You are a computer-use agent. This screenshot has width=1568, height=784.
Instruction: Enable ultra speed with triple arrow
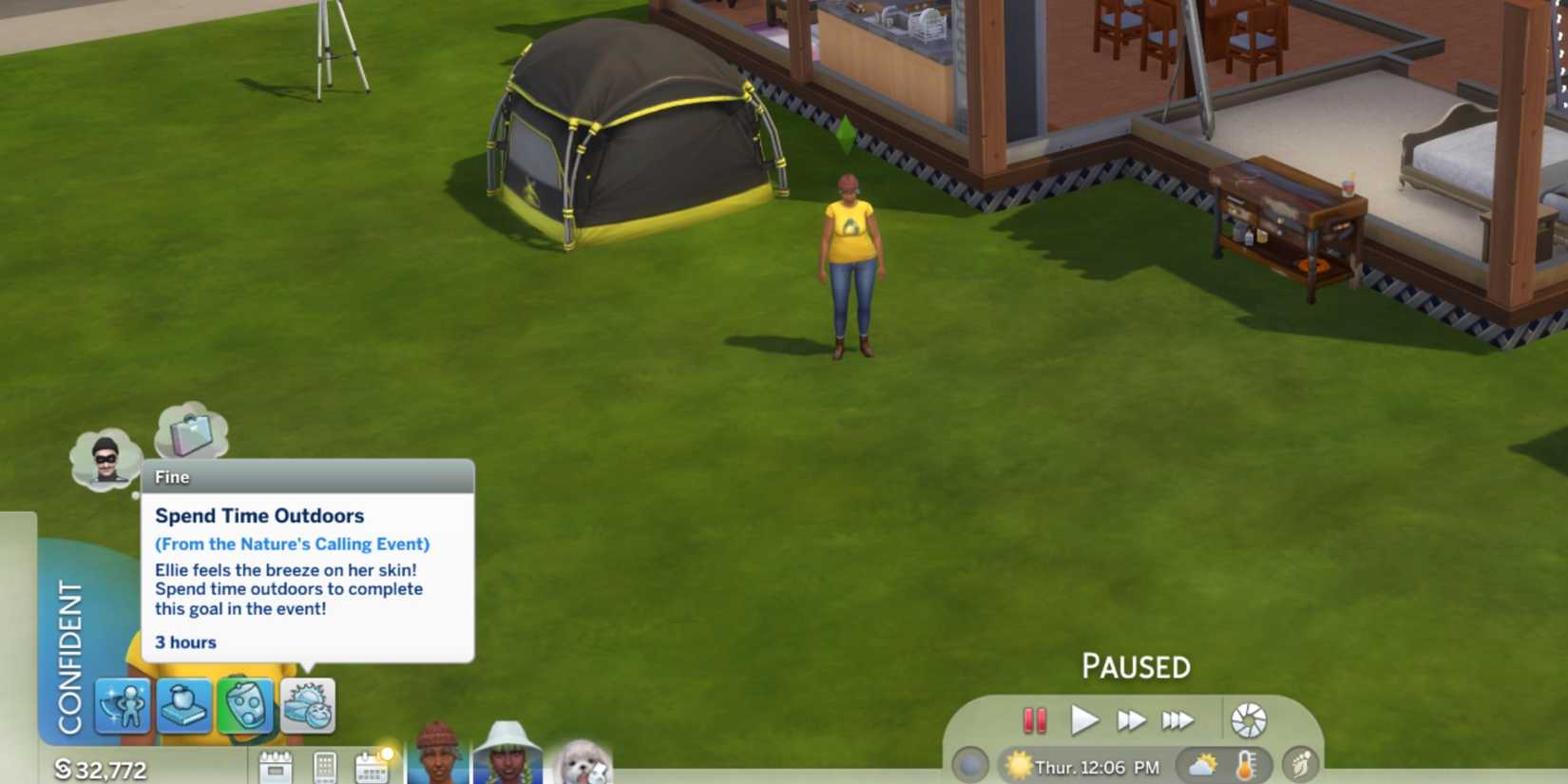click(1178, 719)
